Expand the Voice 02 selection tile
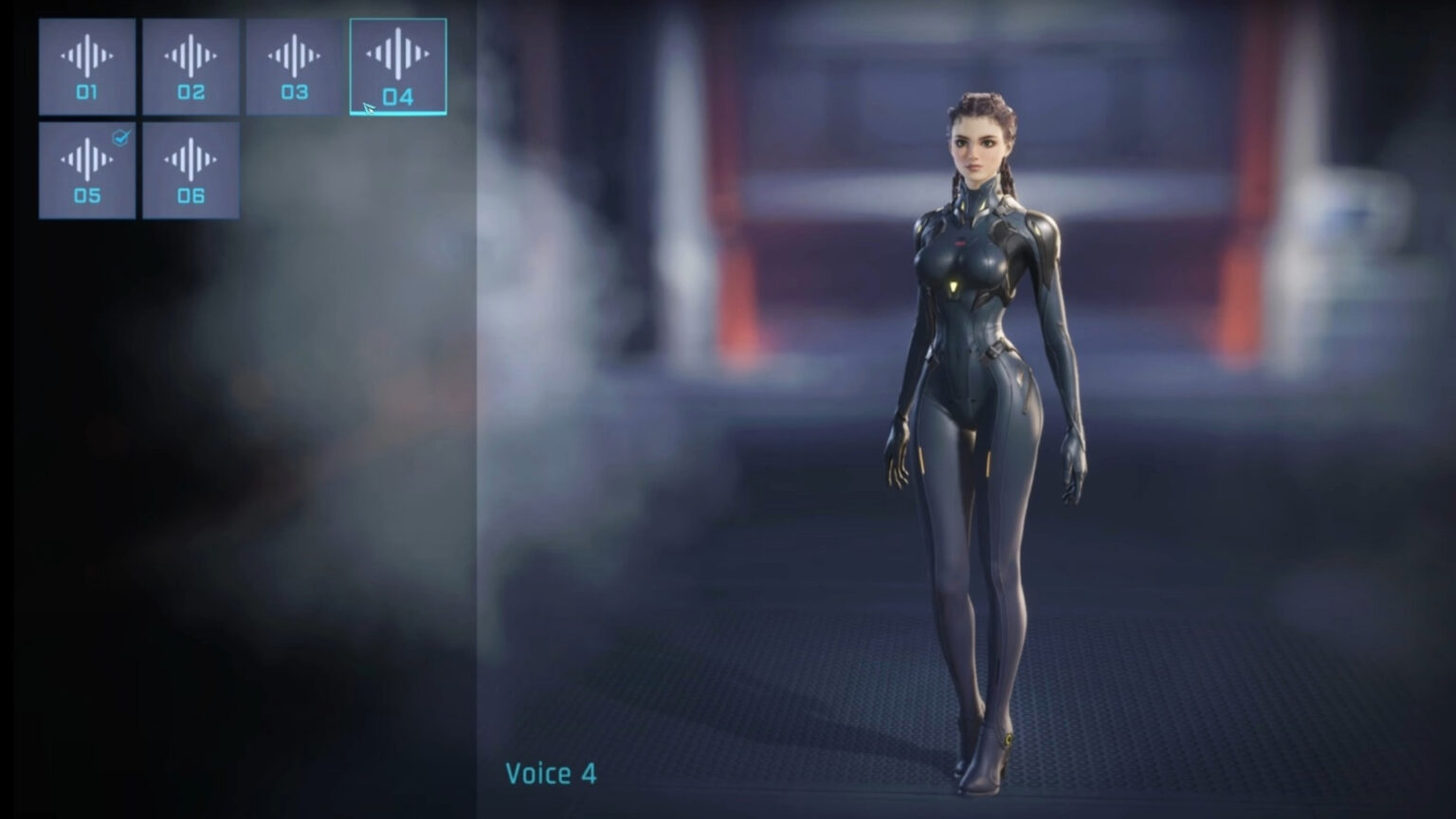1456x819 pixels. coord(191,66)
